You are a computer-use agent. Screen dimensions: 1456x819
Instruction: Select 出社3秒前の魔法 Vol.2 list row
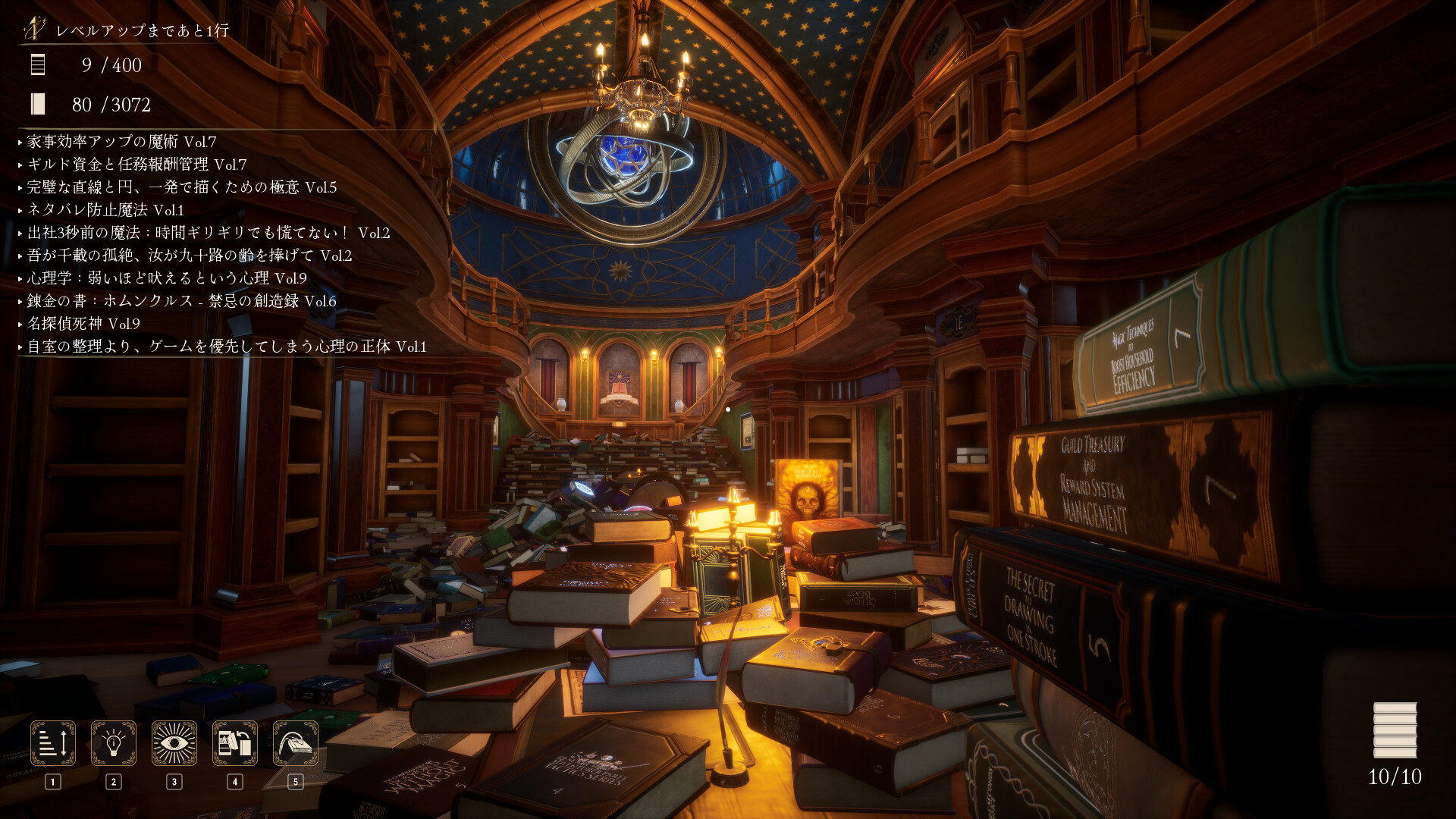209,233
